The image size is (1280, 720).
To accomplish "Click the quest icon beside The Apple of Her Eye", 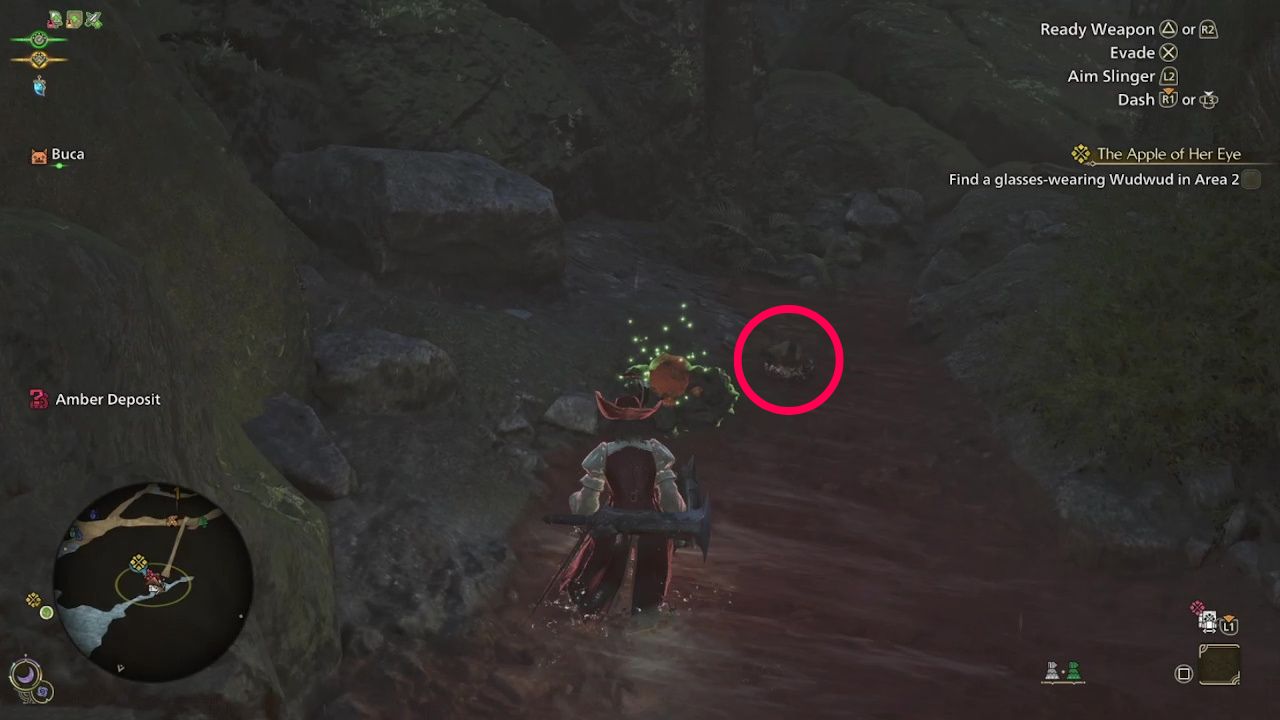I will [1081, 153].
